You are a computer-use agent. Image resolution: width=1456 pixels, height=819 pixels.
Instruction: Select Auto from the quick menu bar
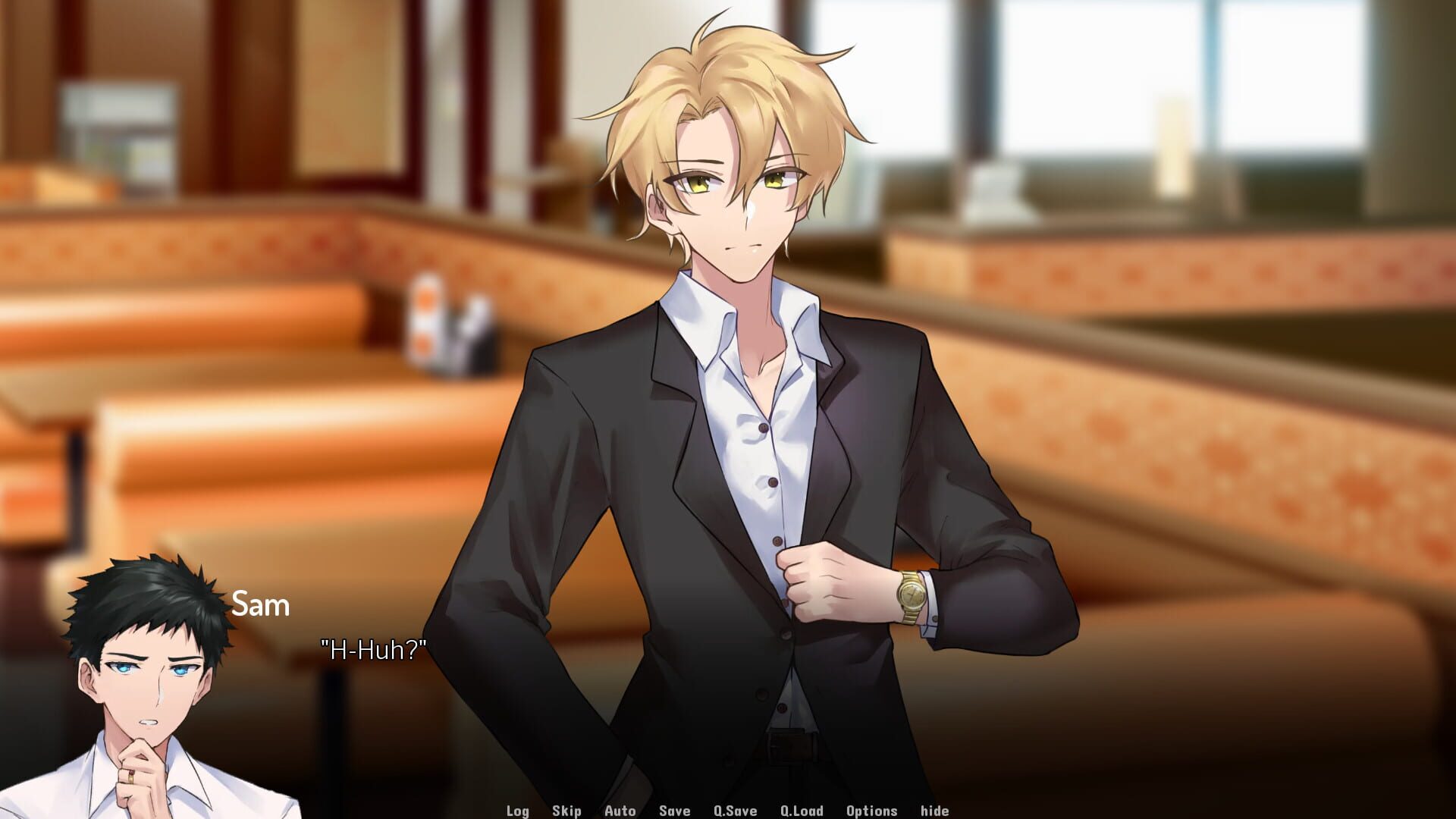620,810
